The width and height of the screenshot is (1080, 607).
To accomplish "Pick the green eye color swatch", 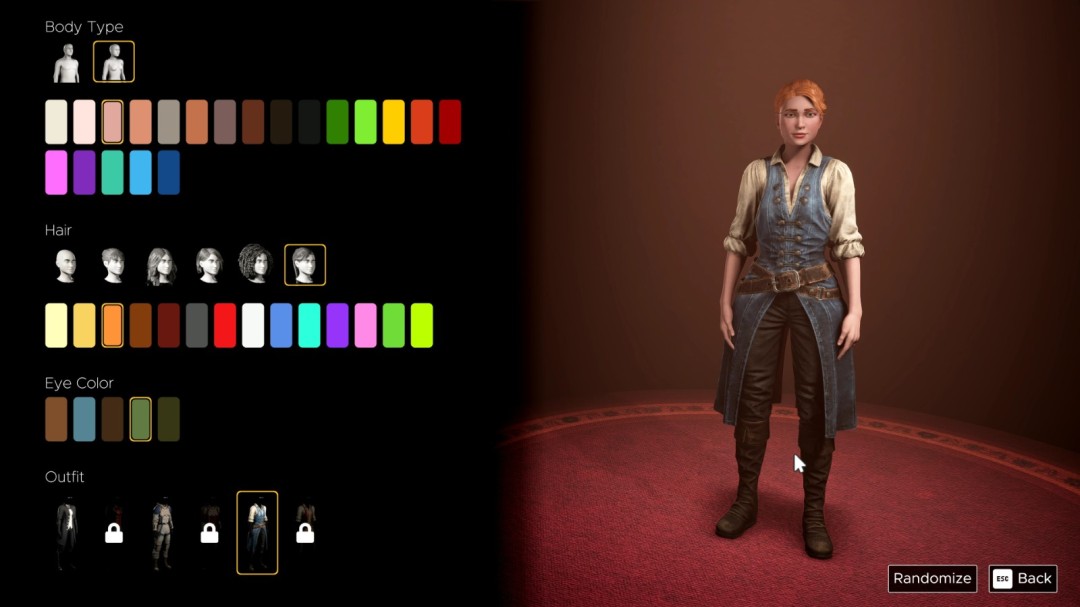I will (141, 419).
